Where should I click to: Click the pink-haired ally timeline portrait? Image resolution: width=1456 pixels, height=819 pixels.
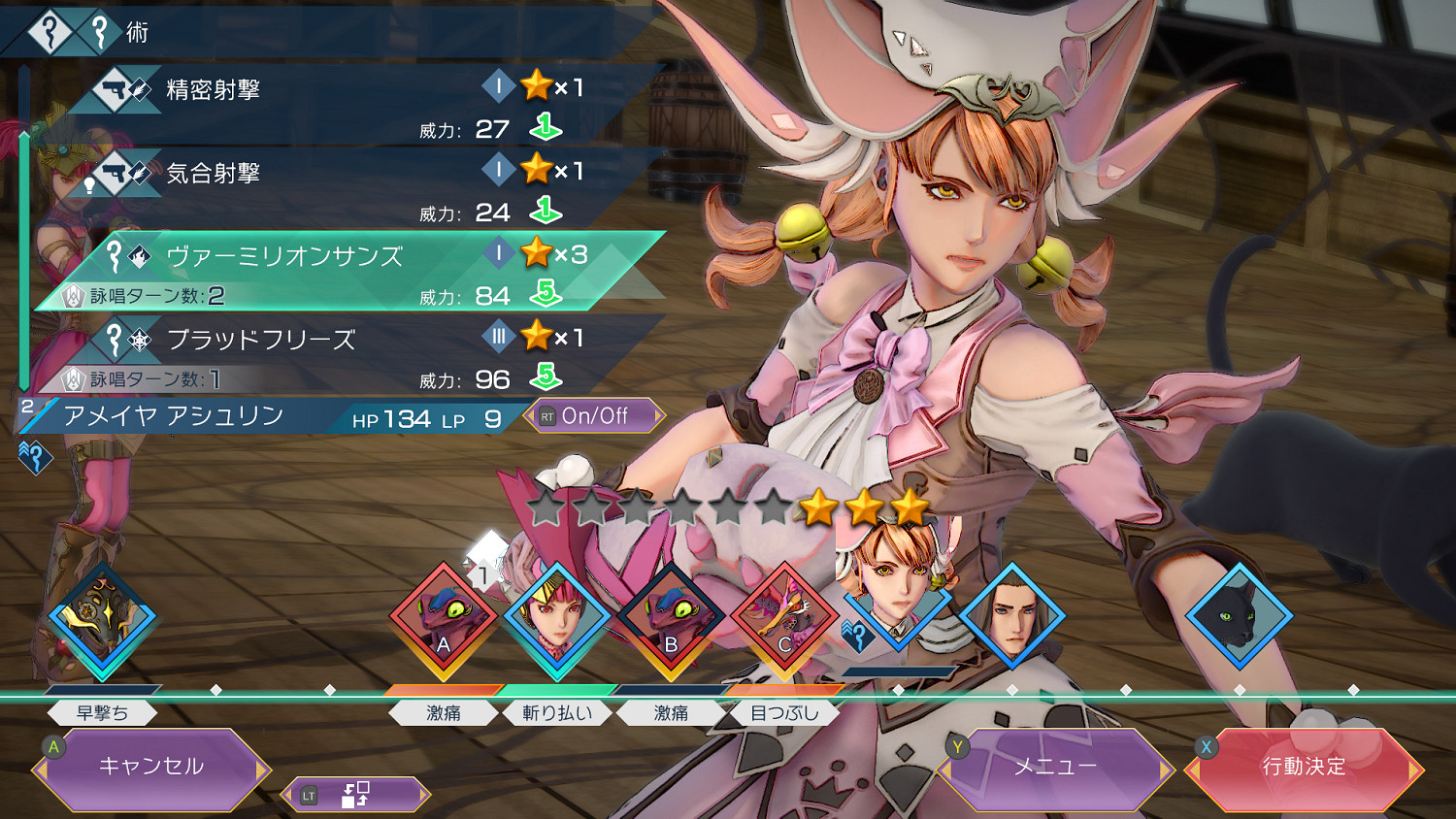(557, 619)
